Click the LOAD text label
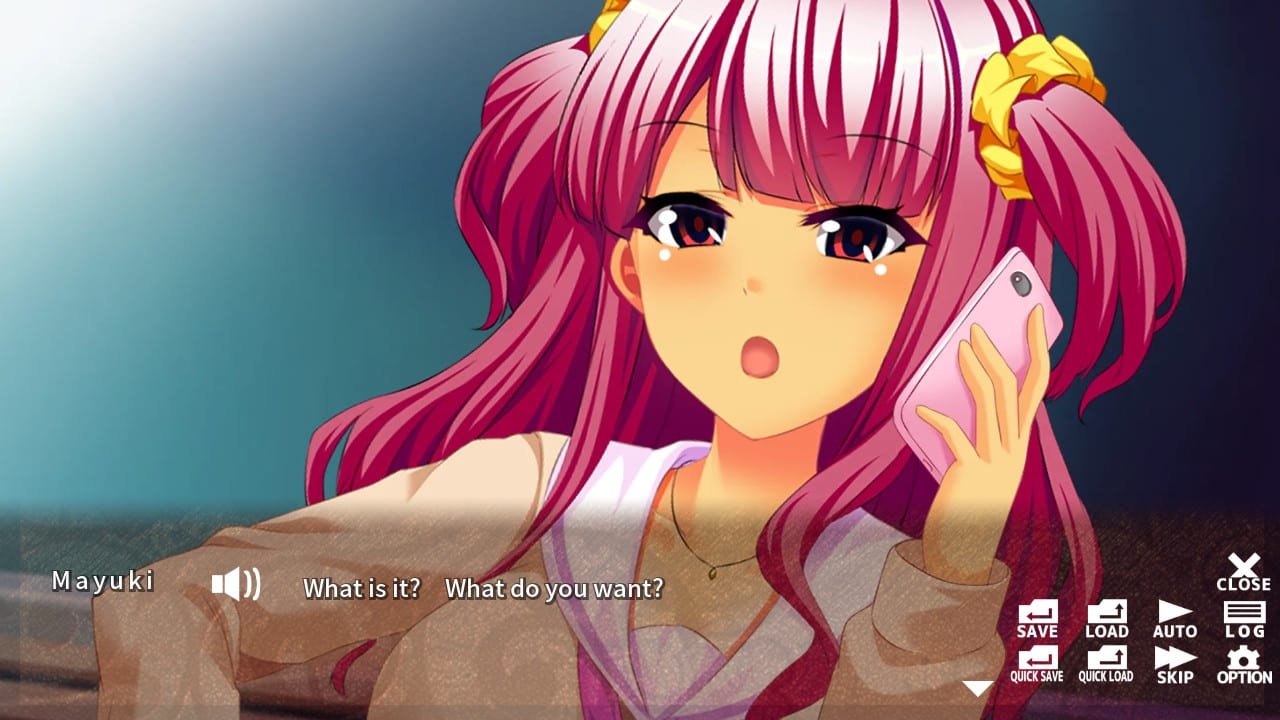Viewport: 1280px width, 720px height. [1106, 631]
